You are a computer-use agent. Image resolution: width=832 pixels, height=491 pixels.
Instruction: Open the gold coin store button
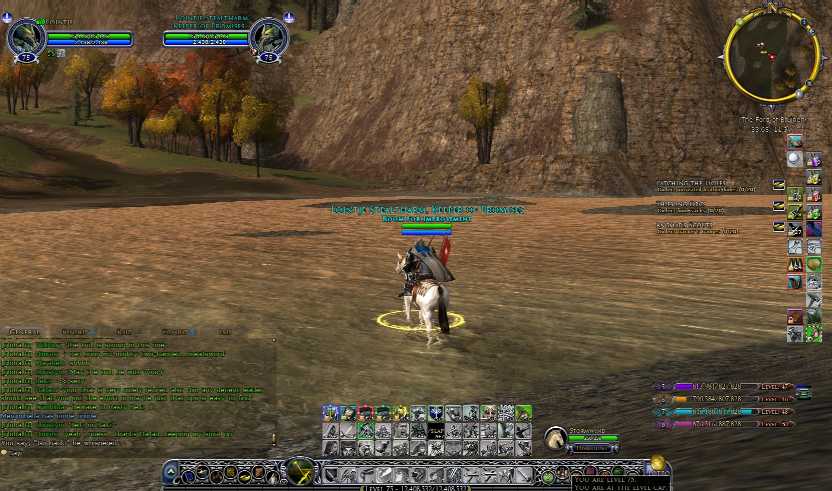[x=657, y=463]
